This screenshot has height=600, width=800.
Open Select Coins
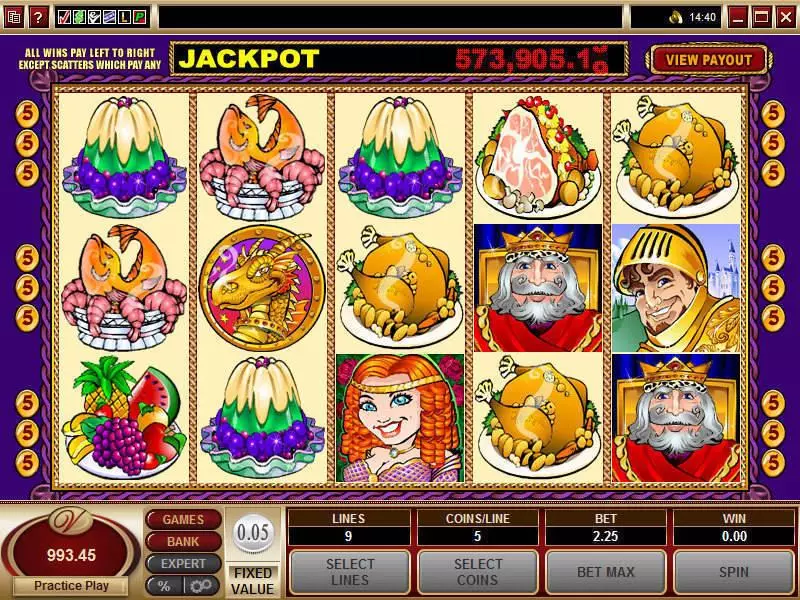(x=478, y=572)
